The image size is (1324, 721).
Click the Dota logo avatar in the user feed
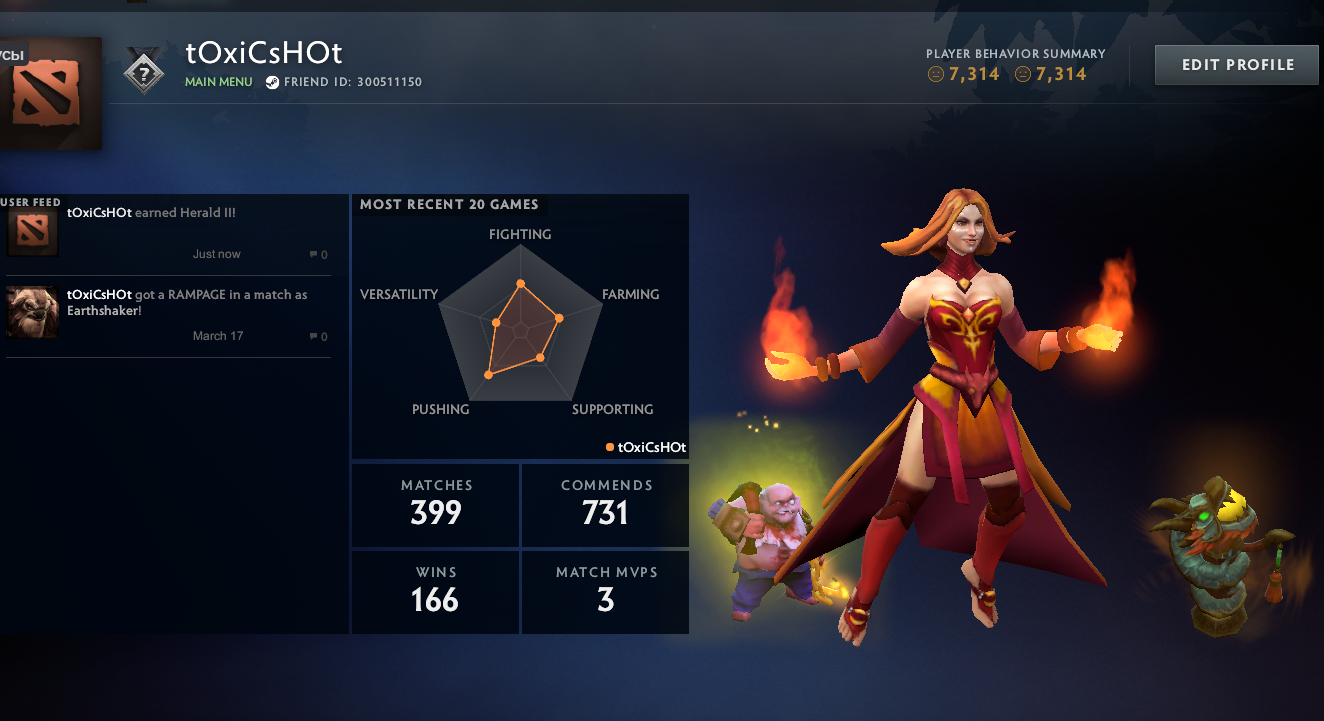click(31, 229)
